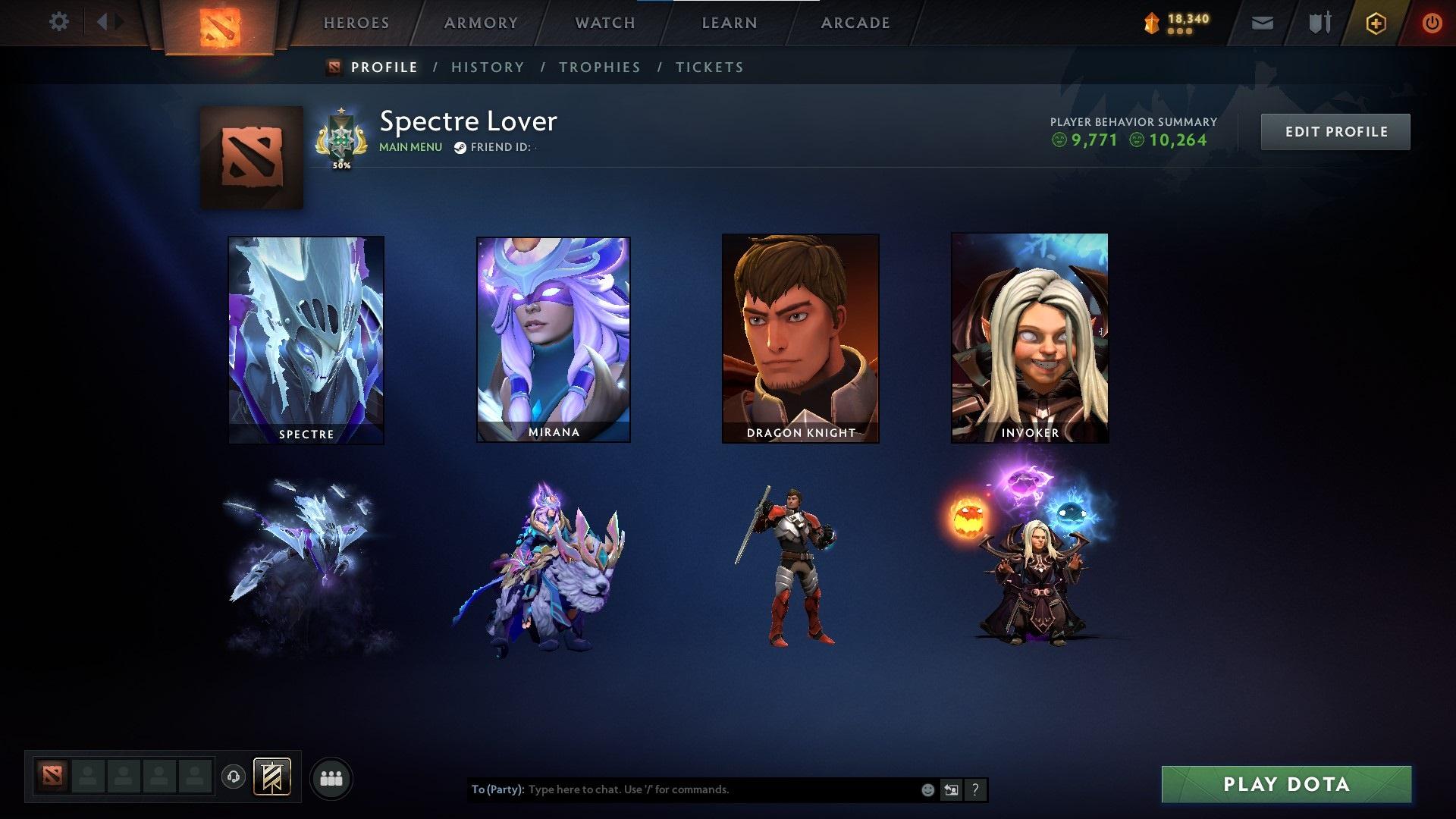This screenshot has width=1456, height=819.
Task: Switch to the HISTORY tab
Action: [487, 67]
